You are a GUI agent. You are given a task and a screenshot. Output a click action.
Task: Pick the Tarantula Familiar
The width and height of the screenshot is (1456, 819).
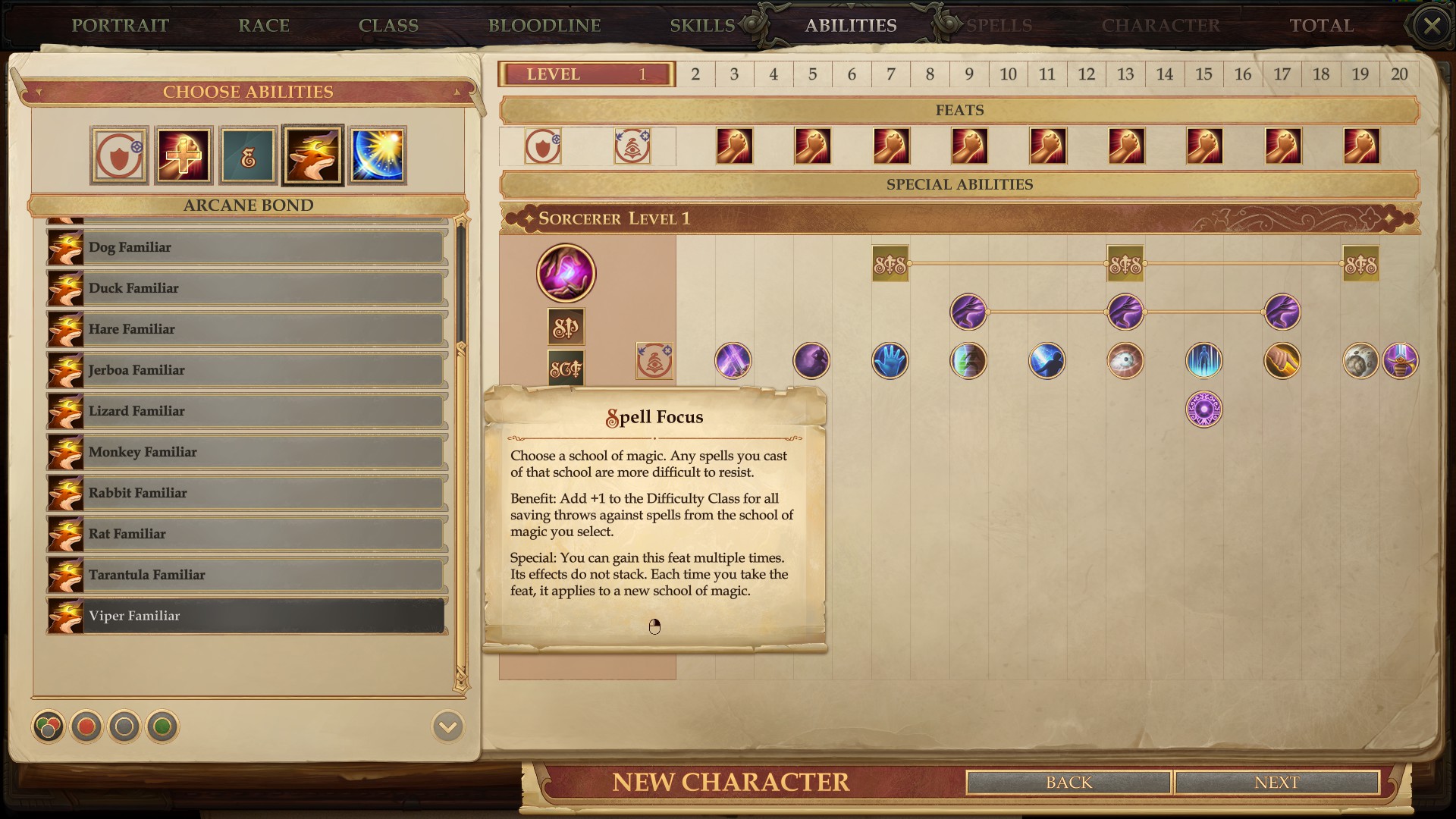[x=246, y=575]
